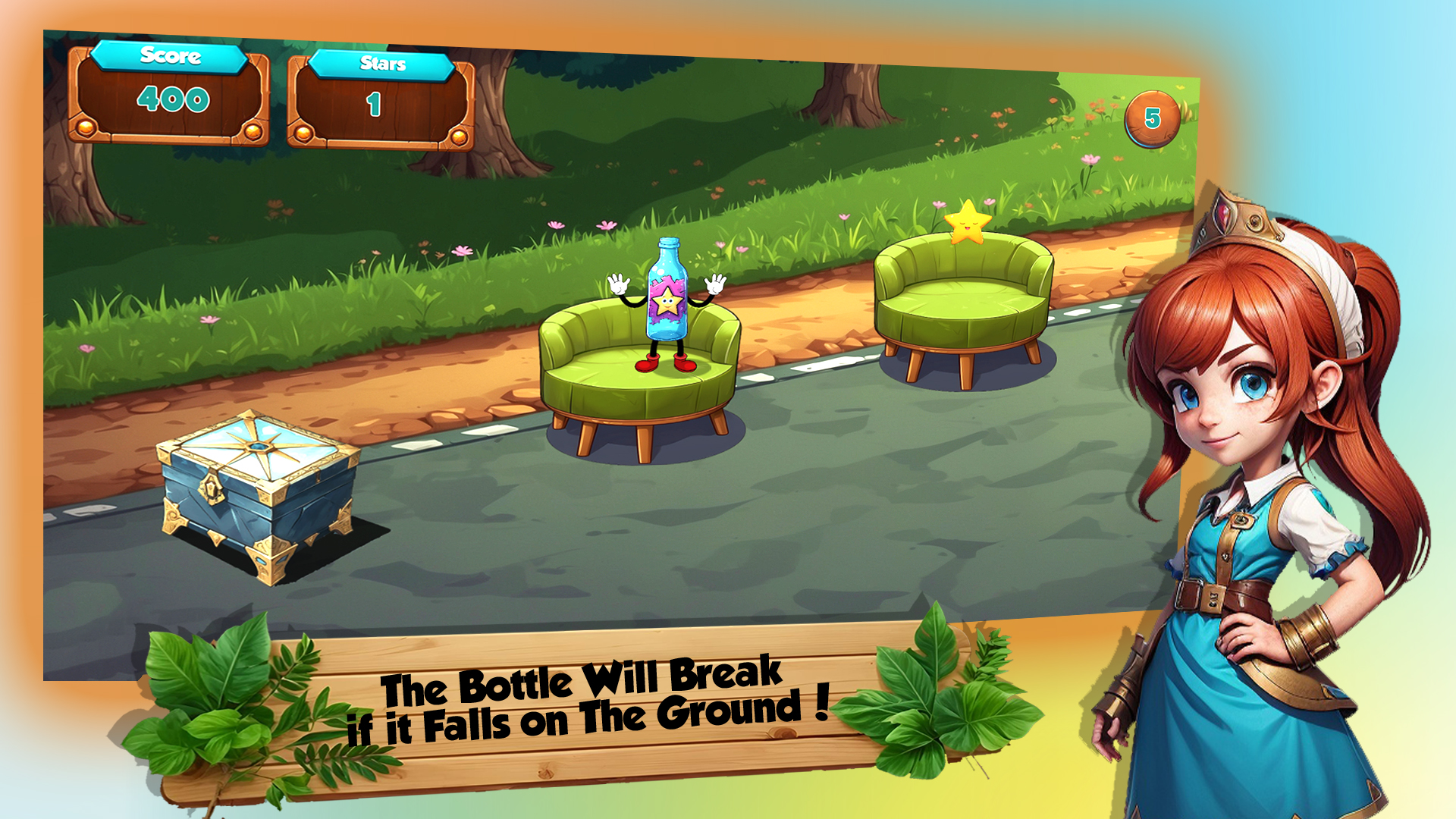Click the star emblem on the chest lid
This screenshot has width=1456, height=819.
(x=258, y=447)
